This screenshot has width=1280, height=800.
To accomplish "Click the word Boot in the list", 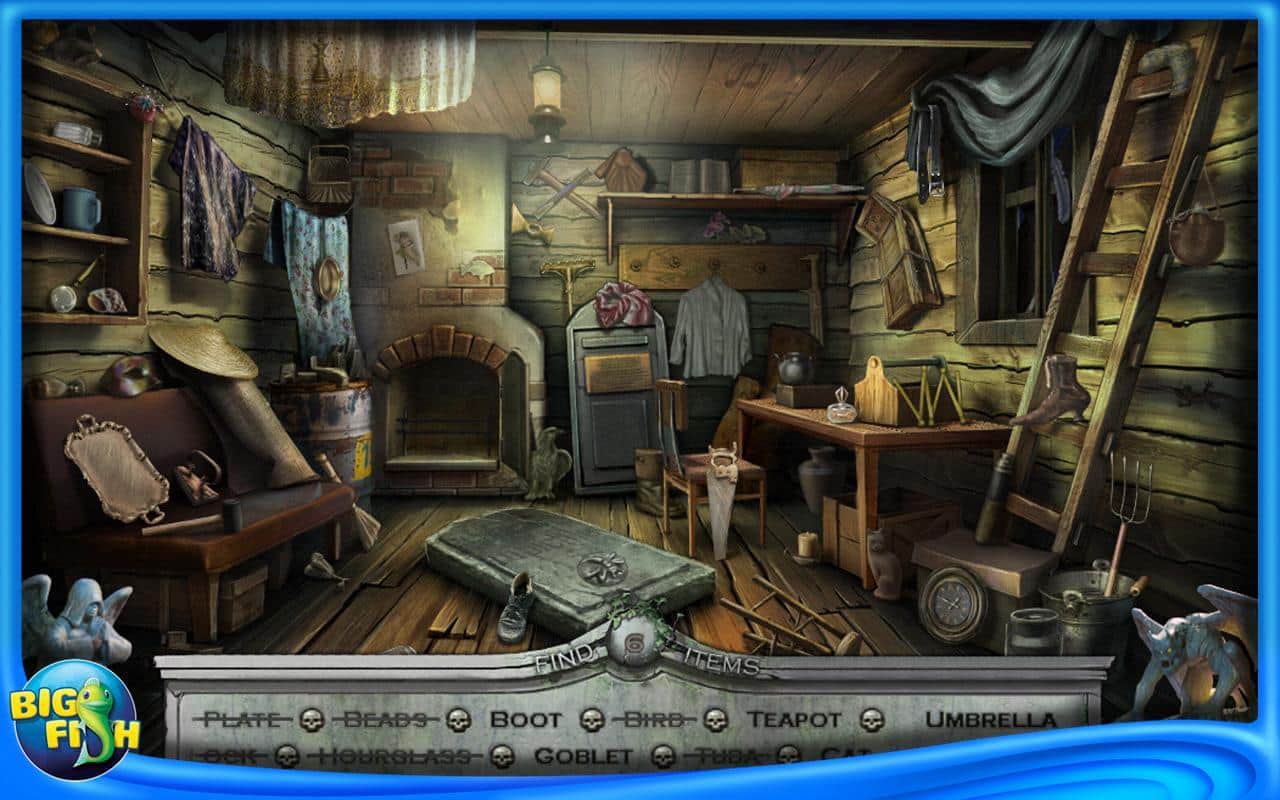I will pos(524,717).
